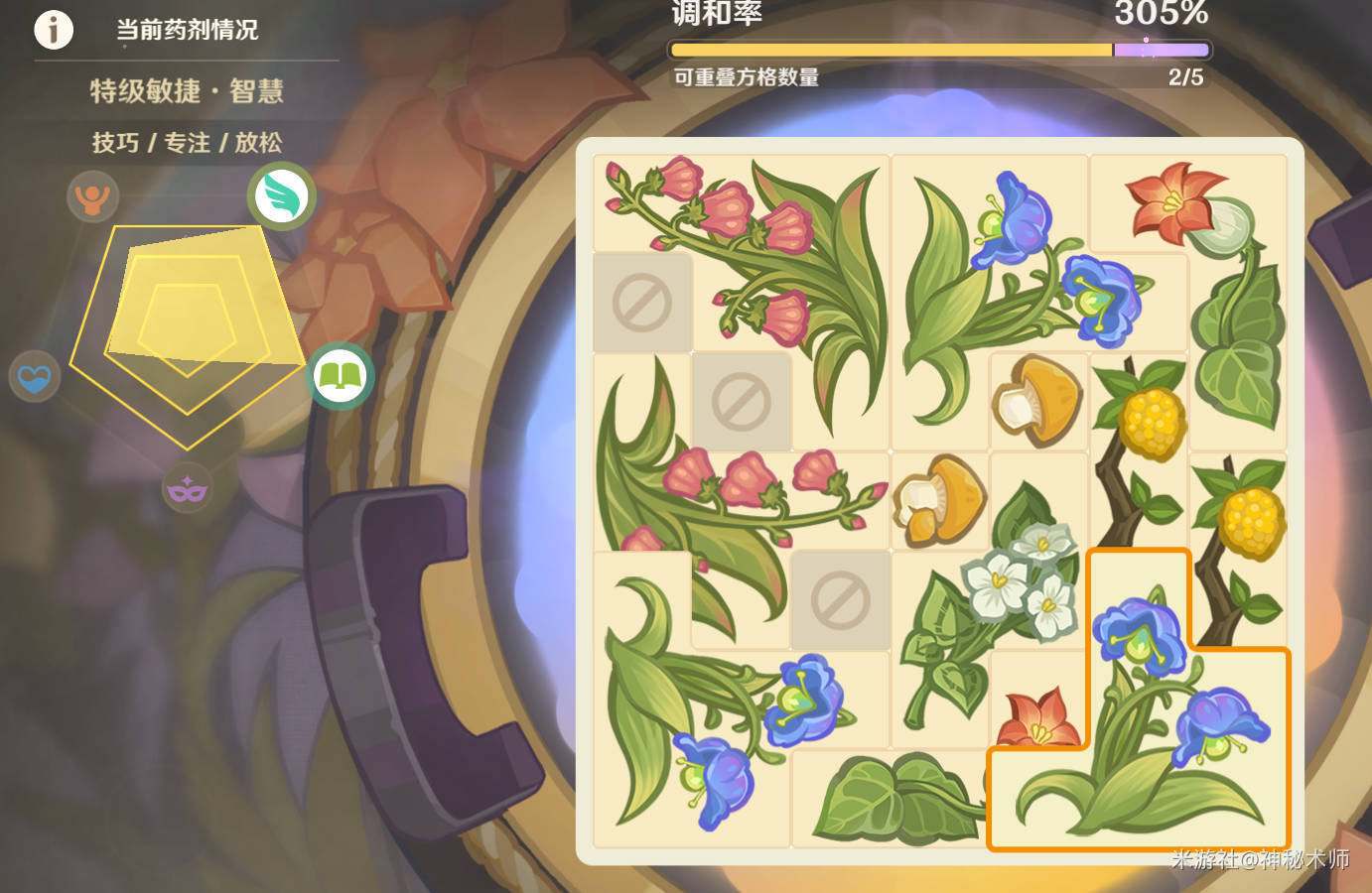
Task: Click the 调和率 progress bar
Action: coord(938,49)
